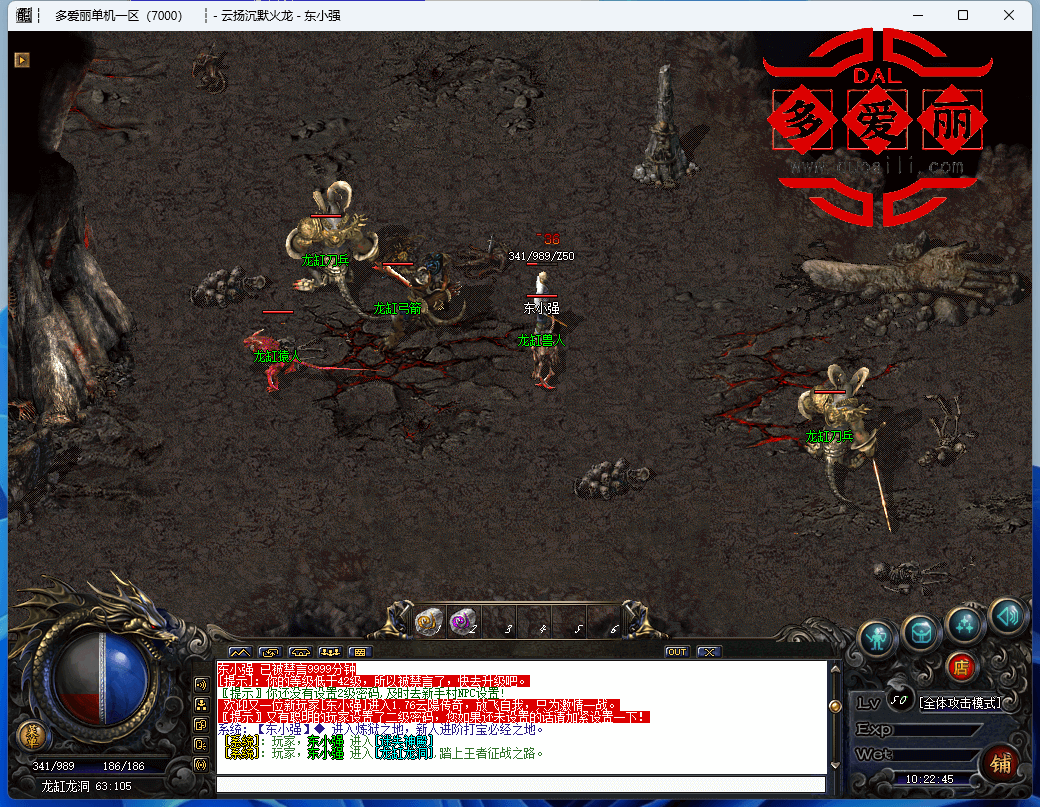Focus the chat text input box
This screenshot has height=807, width=1040.
(520, 784)
